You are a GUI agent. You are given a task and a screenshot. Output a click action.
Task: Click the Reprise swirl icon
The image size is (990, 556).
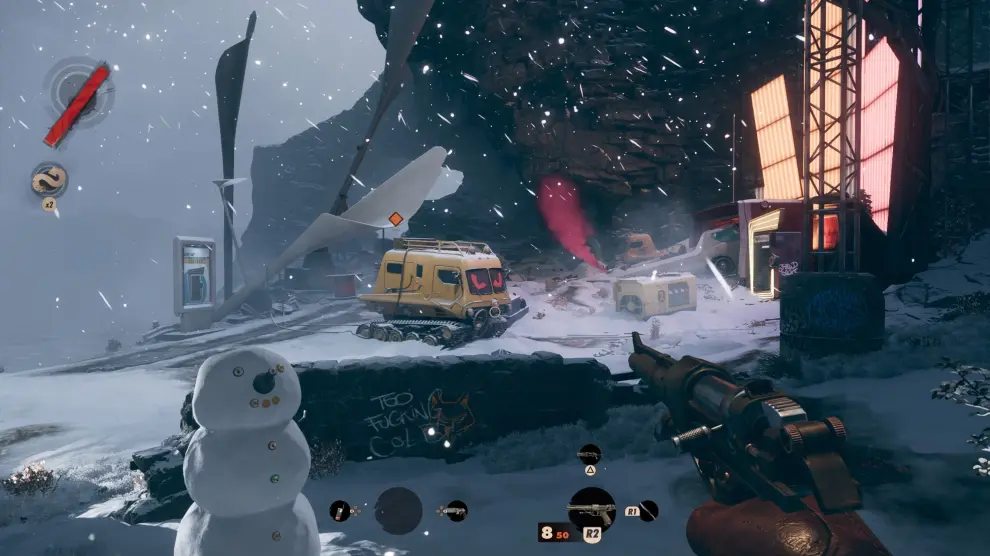[x=49, y=180]
